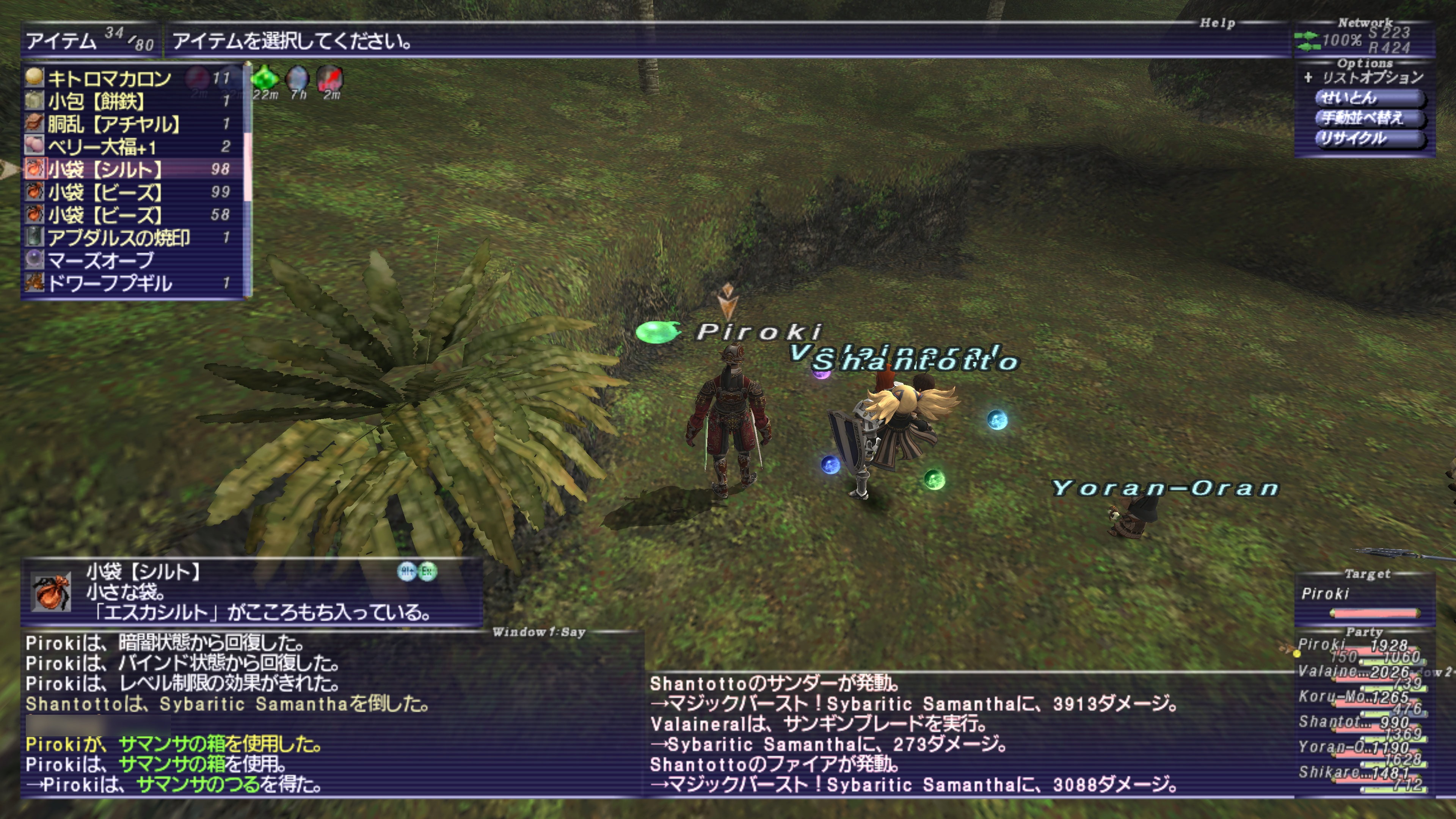Click the item list scrollbar
Screen dimensions: 1456x819
[247, 169]
